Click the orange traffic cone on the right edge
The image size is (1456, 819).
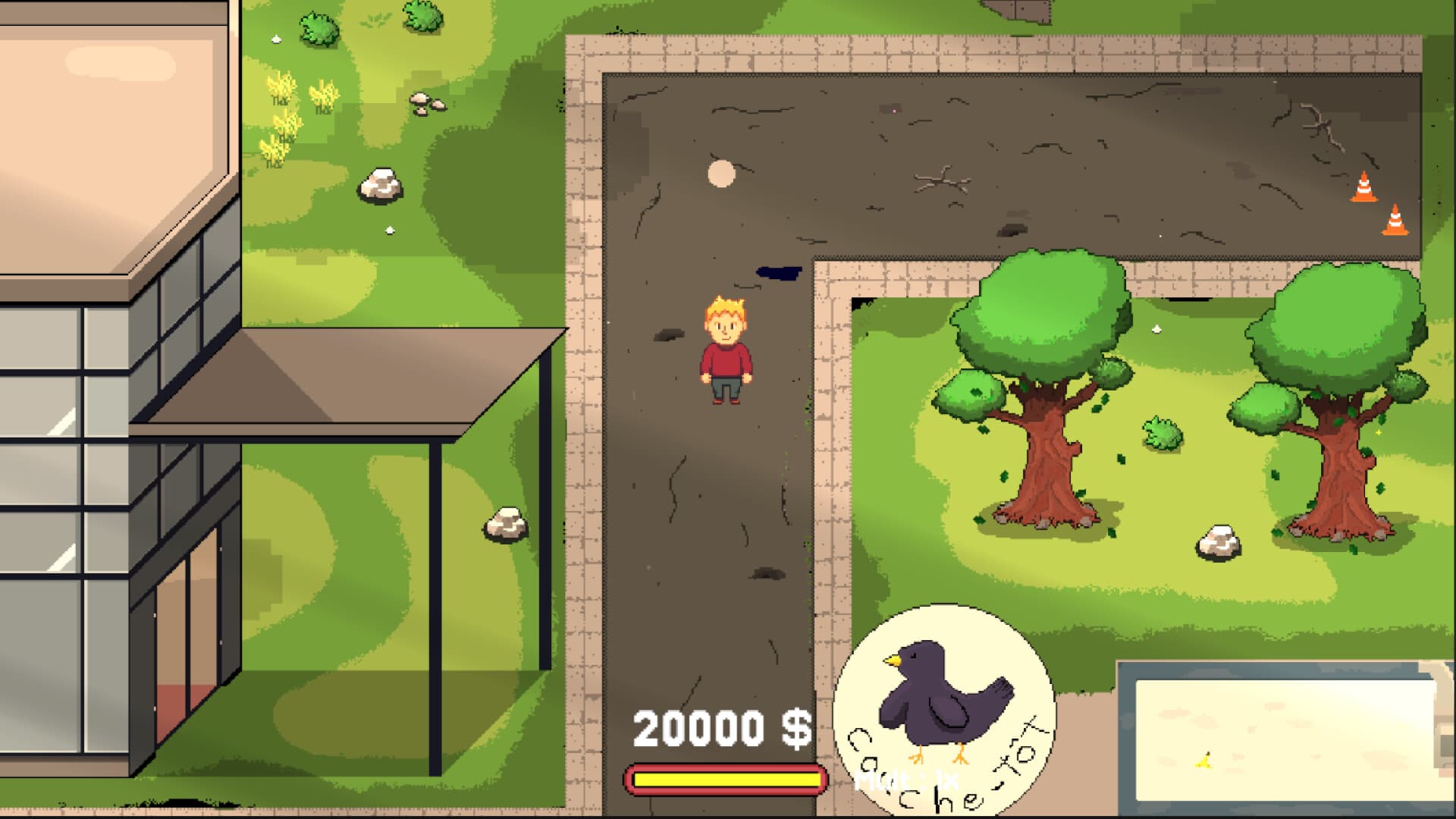click(x=1365, y=188)
